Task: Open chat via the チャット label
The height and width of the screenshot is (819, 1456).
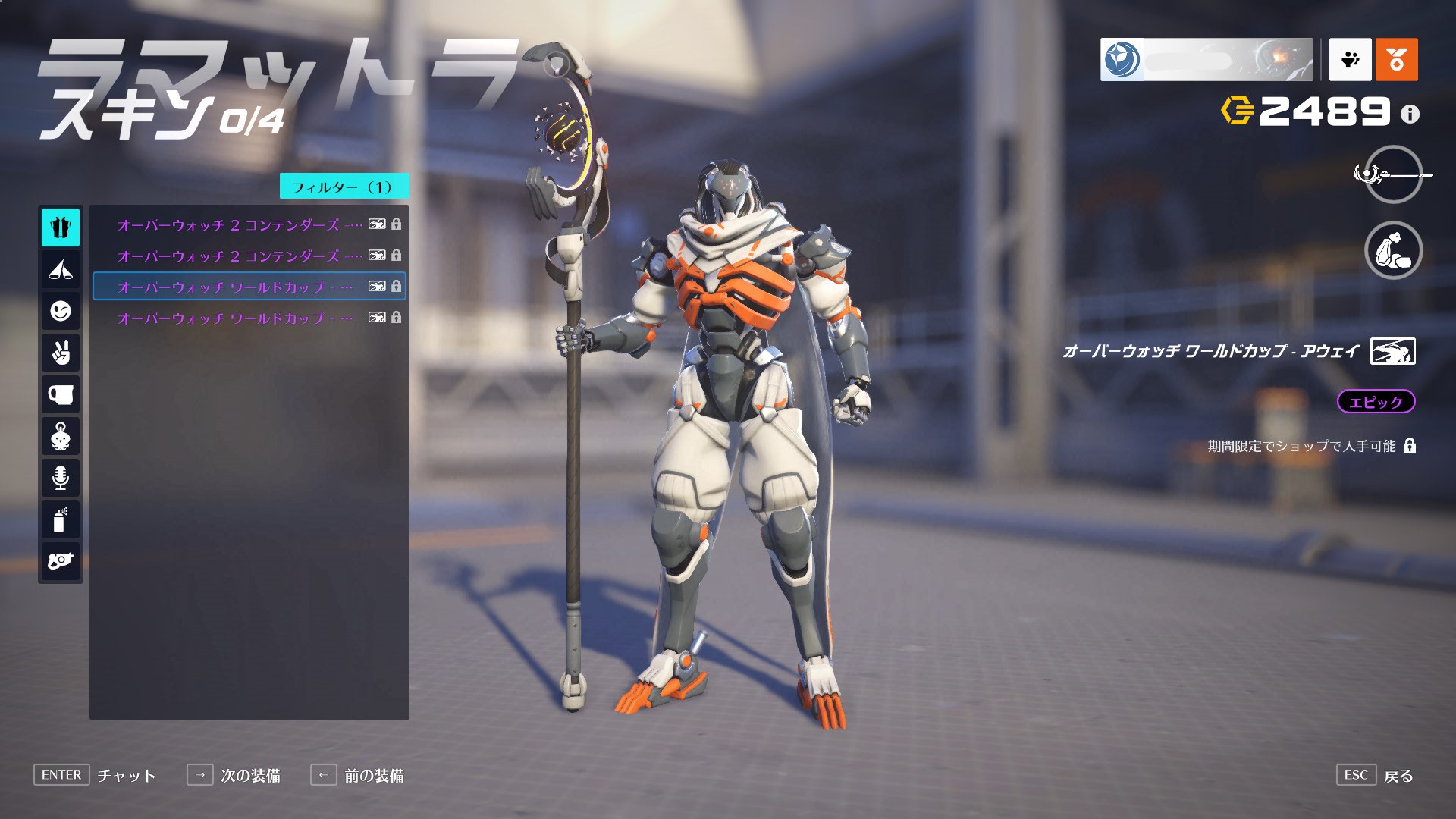Action: pos(126,776)
